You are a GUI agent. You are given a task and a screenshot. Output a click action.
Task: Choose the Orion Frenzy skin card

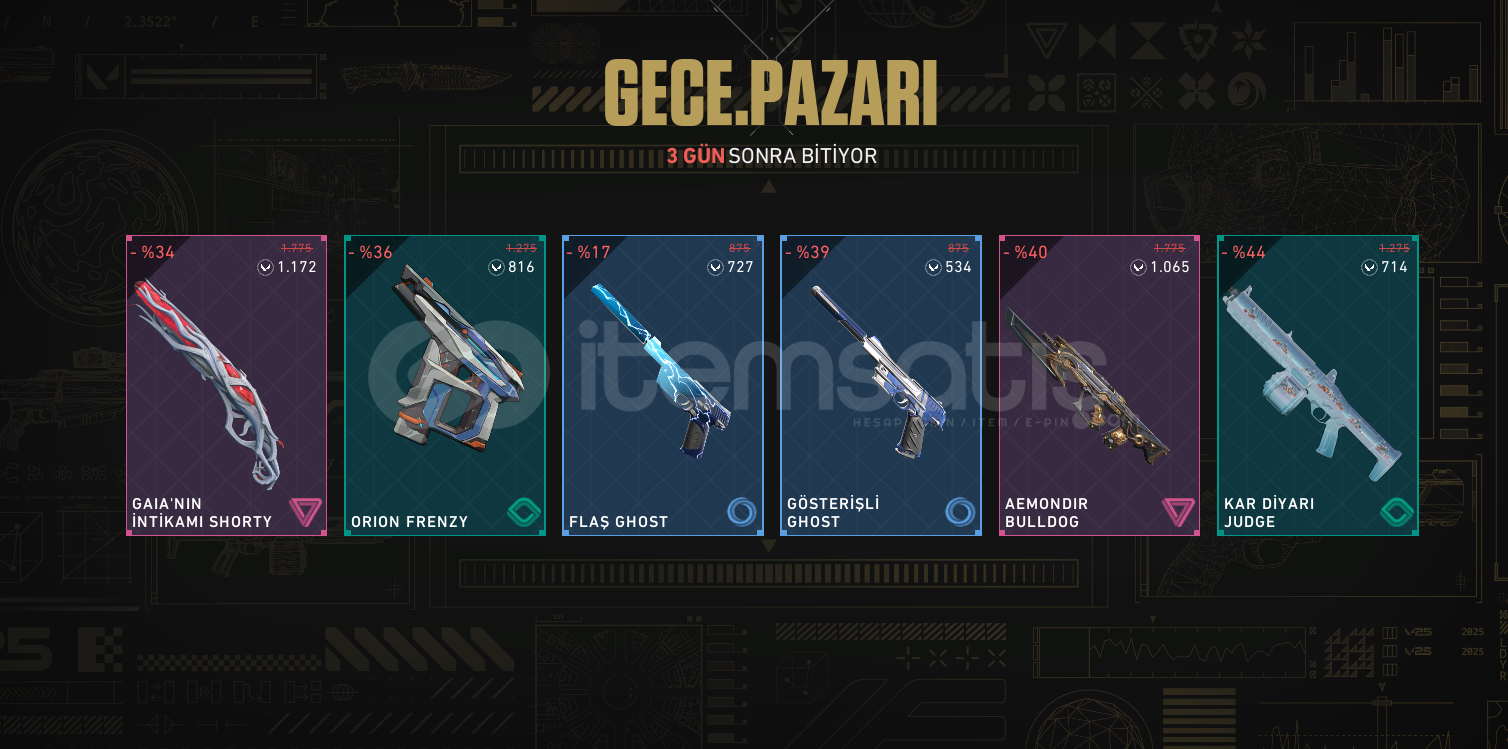[x=445, y=385]
